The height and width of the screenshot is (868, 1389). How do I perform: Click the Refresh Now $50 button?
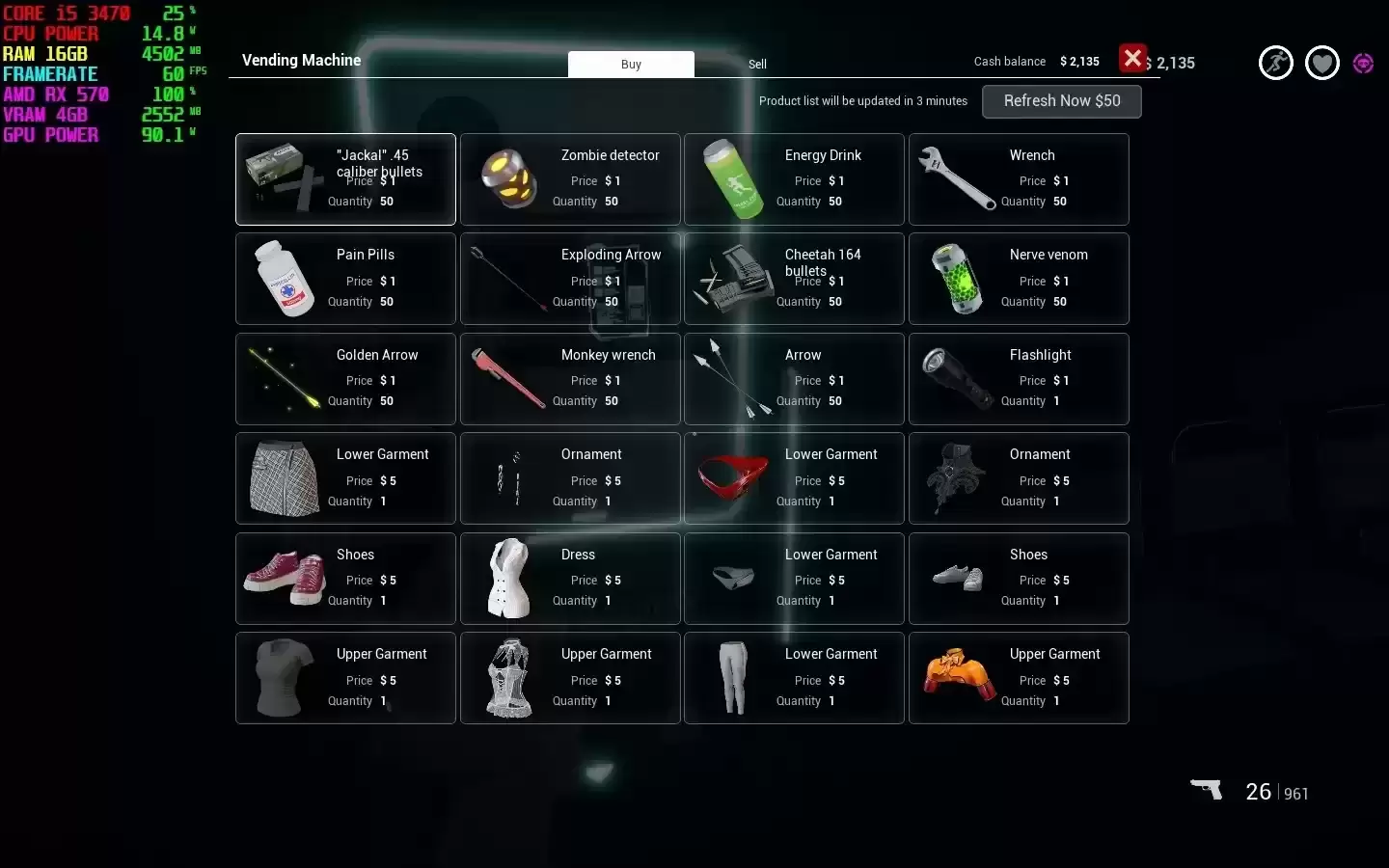(x=1061, y=101)
